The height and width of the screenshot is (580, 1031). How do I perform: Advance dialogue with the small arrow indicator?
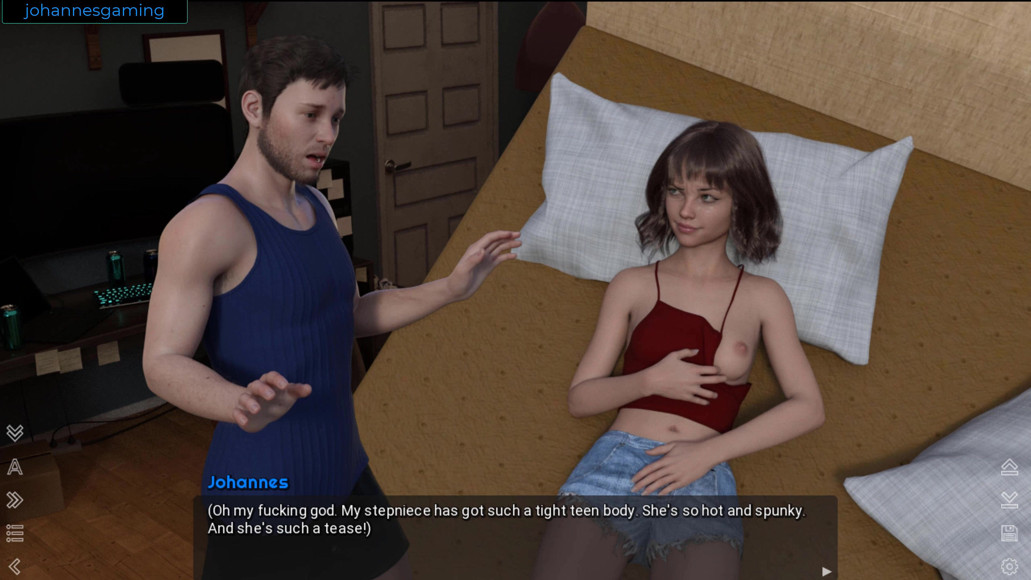[x=826, y=571]
